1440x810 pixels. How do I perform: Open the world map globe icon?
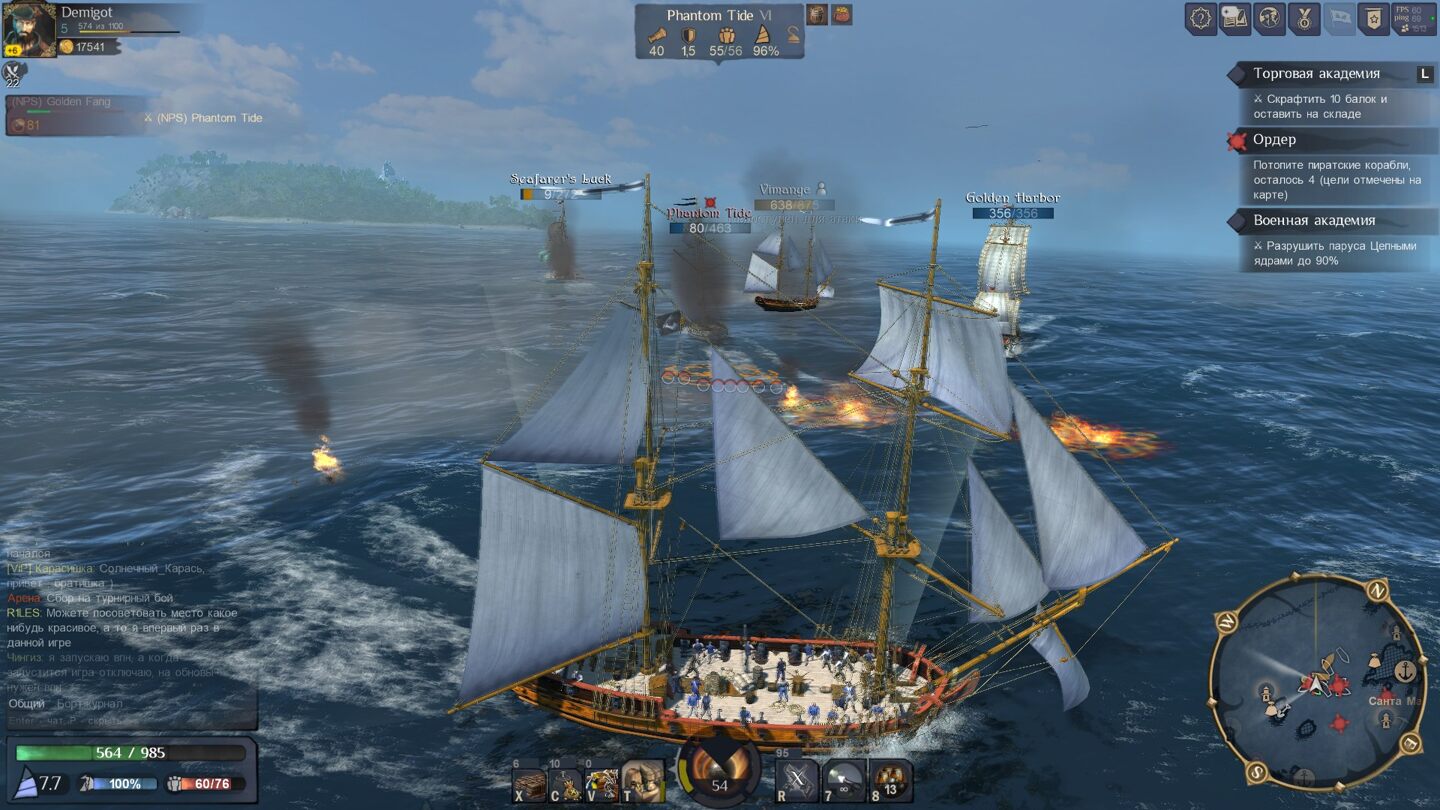point(1270,19)
